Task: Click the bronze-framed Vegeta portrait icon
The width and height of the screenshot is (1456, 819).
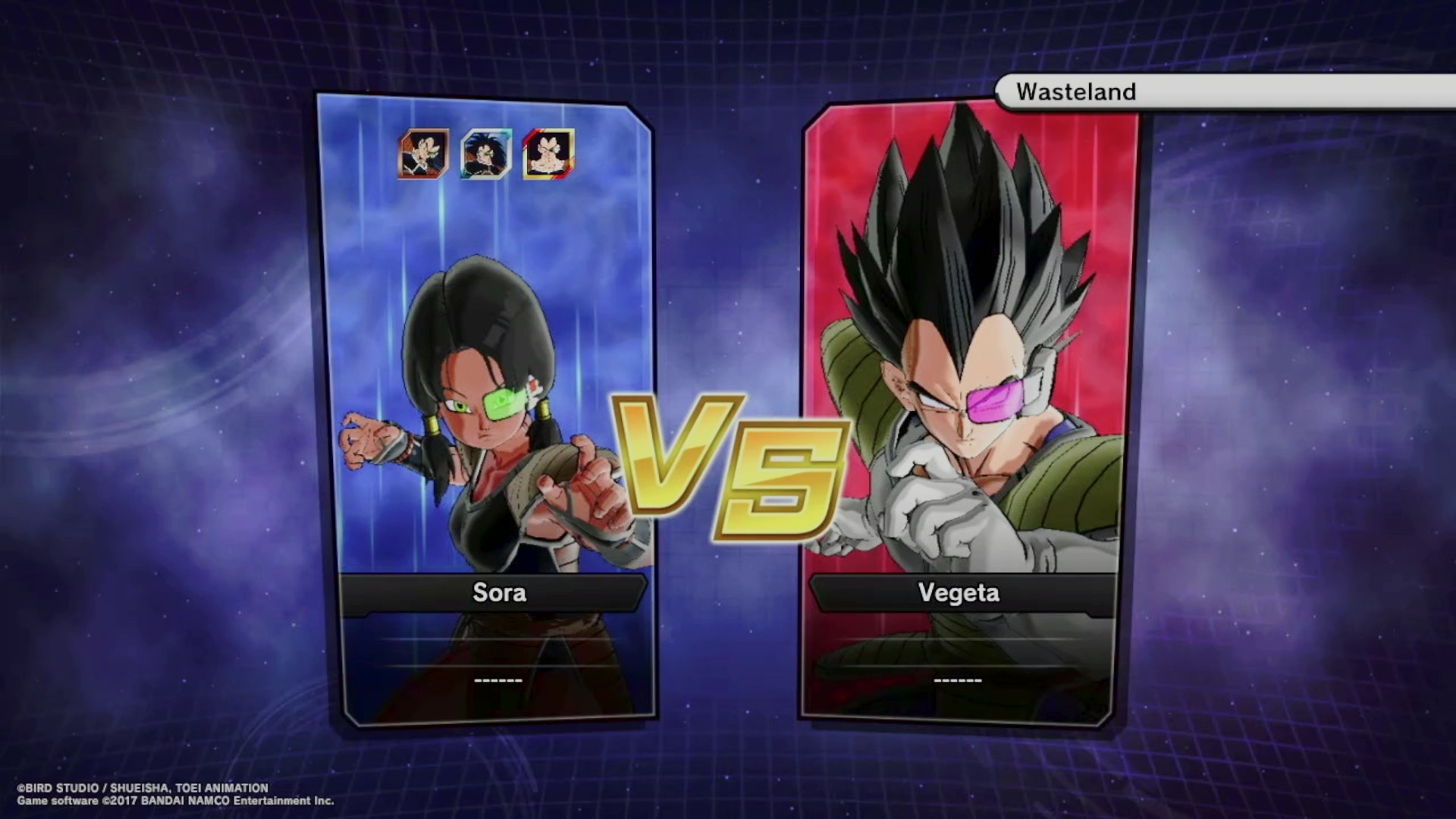Action: click(x=424, y=154)
